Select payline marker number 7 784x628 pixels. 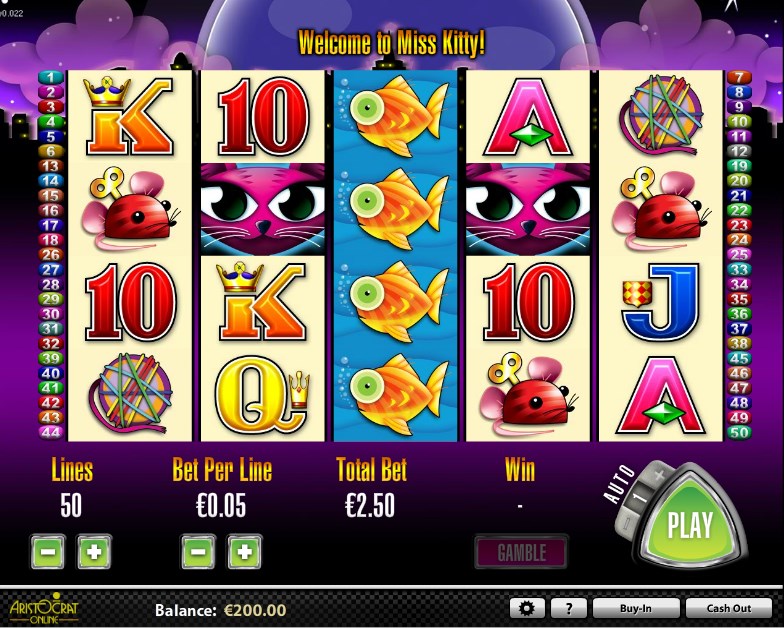[739, 77]
